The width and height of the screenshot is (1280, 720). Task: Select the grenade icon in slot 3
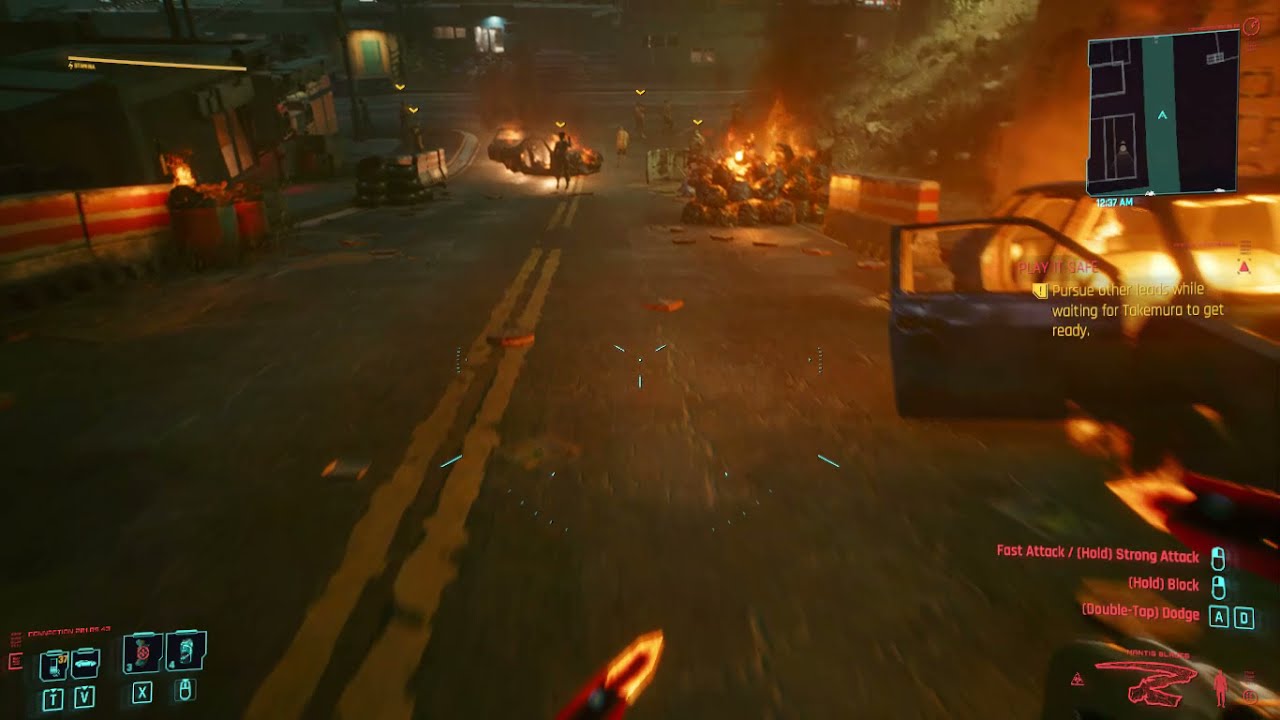(x=142, y=653)
